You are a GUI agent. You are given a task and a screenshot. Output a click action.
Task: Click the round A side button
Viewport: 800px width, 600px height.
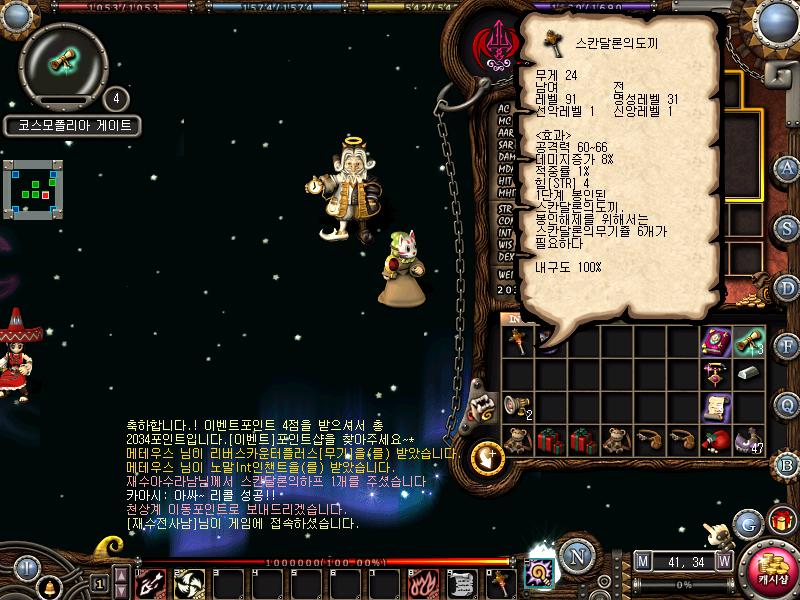coord(788,167)
